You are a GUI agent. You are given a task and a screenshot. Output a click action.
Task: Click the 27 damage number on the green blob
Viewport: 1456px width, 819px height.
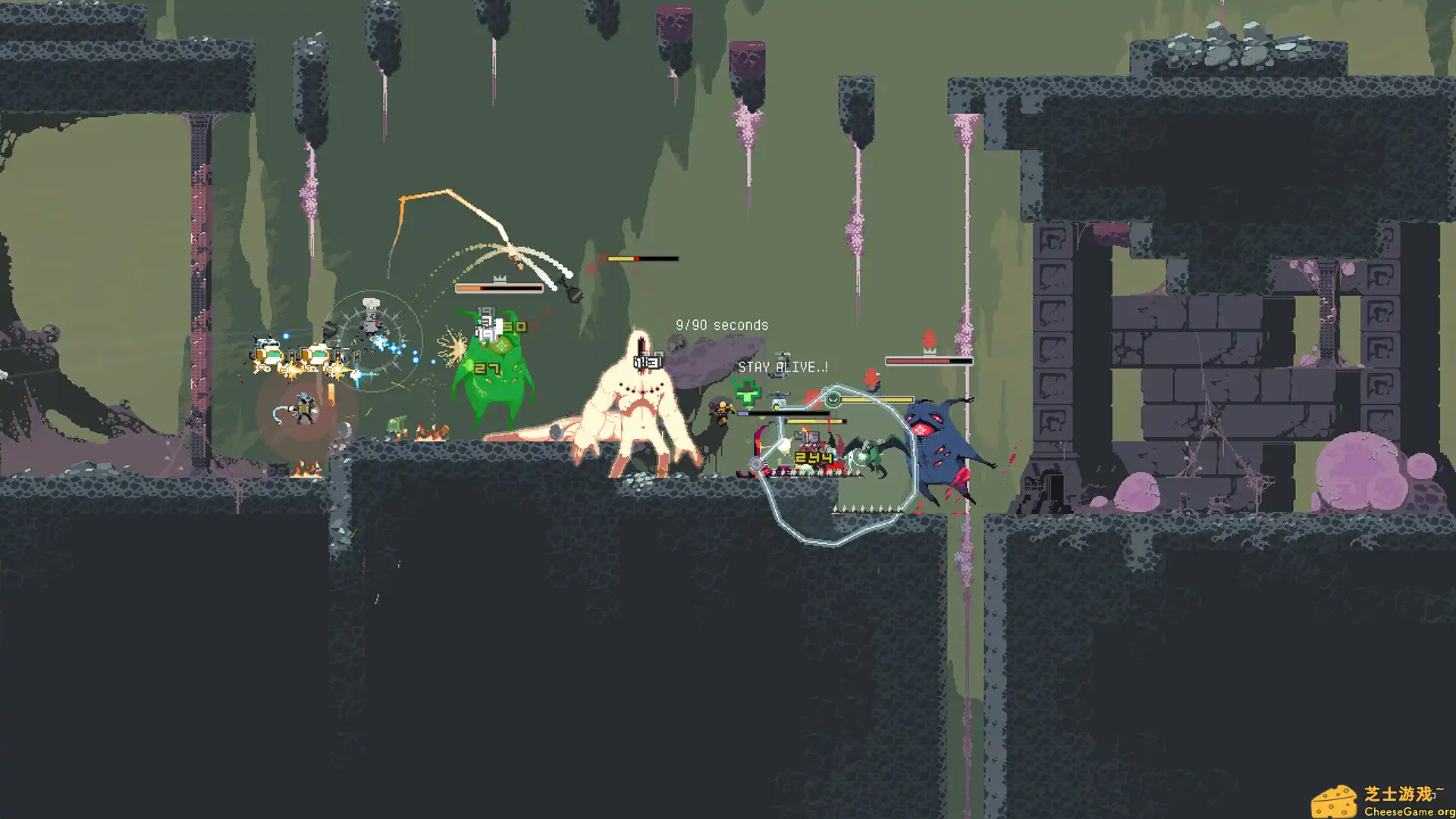click(x=487, y=368)
